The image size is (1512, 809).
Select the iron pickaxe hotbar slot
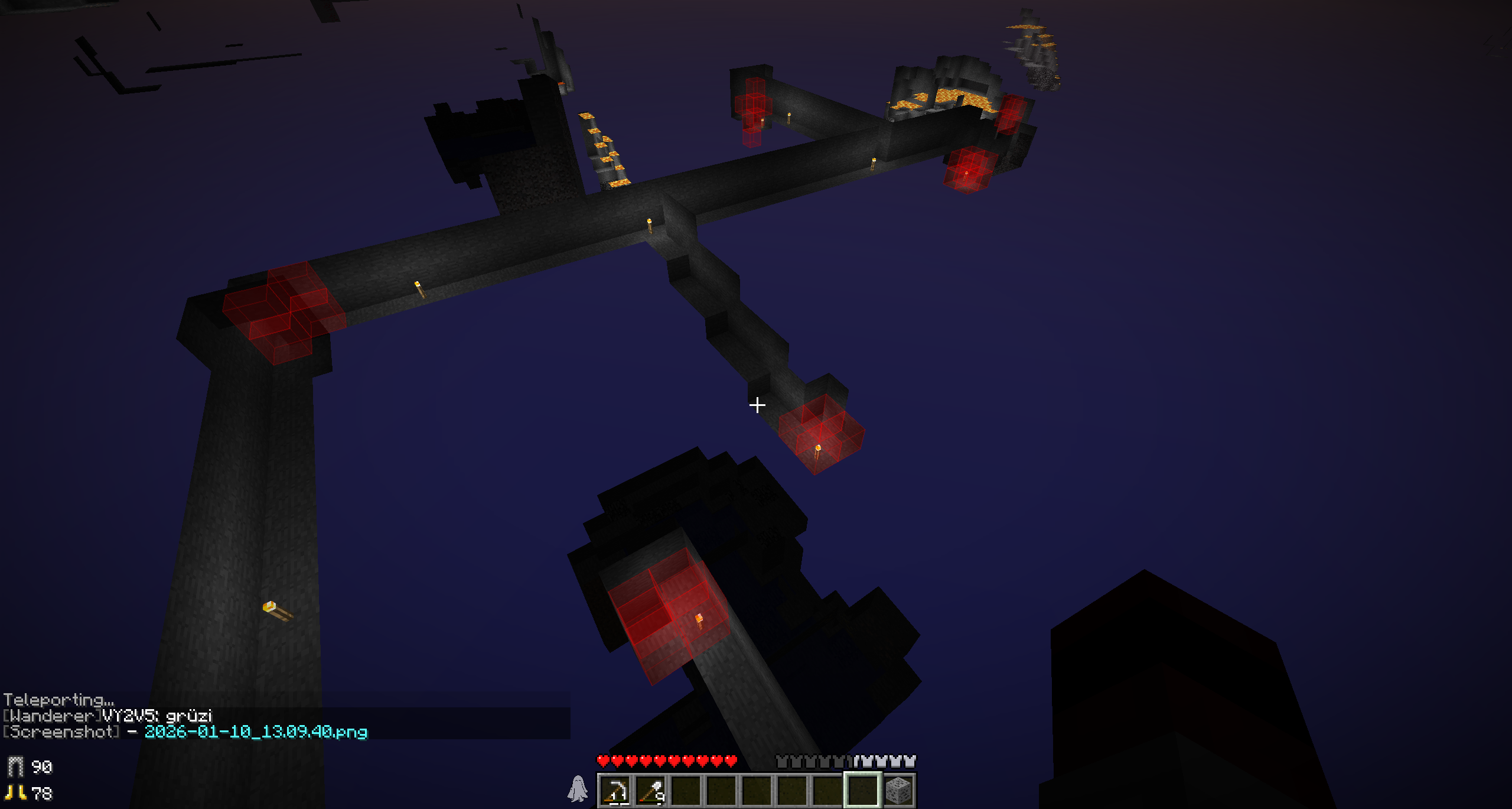(x=615, y=790)
